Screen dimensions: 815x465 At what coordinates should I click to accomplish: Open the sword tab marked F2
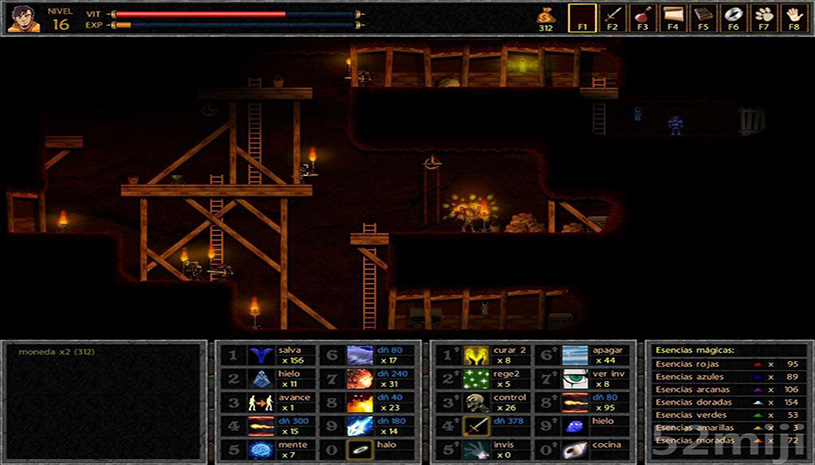612,18
